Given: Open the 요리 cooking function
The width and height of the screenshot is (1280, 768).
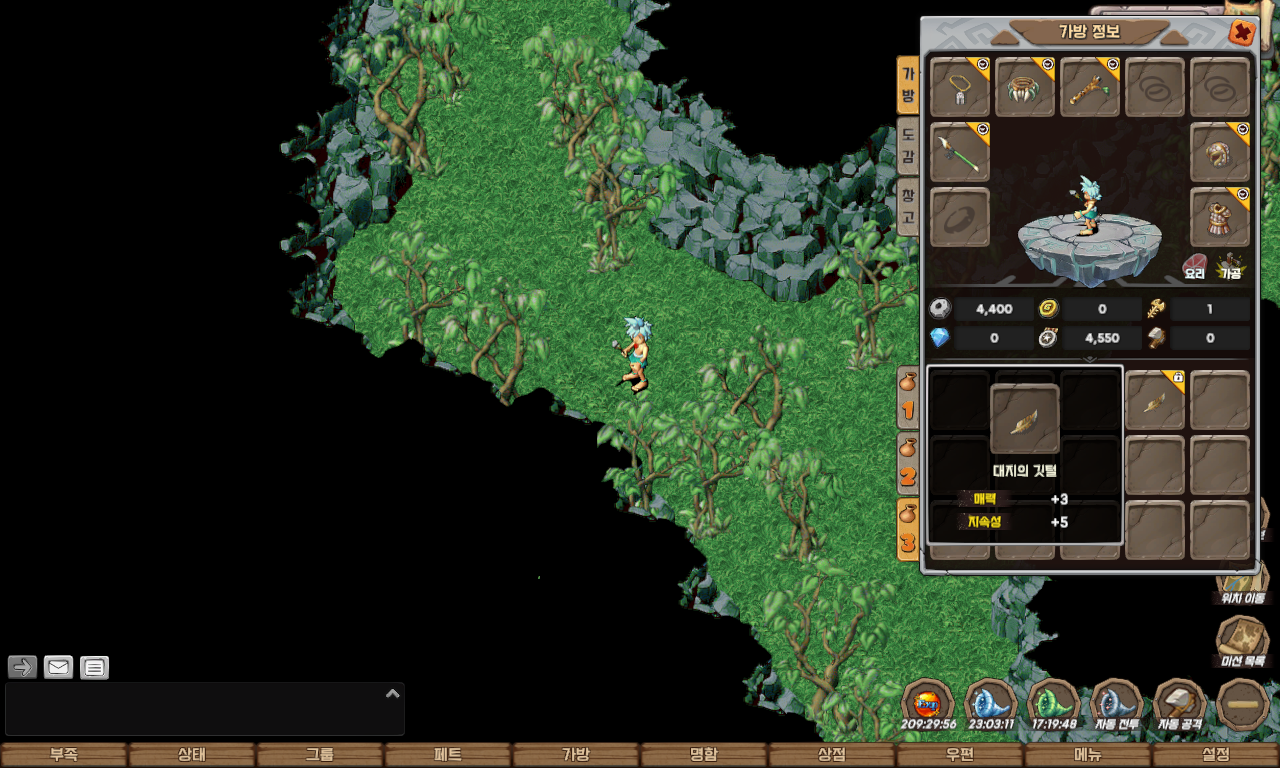Looking at the screenshot, I should click(1195, 266).
